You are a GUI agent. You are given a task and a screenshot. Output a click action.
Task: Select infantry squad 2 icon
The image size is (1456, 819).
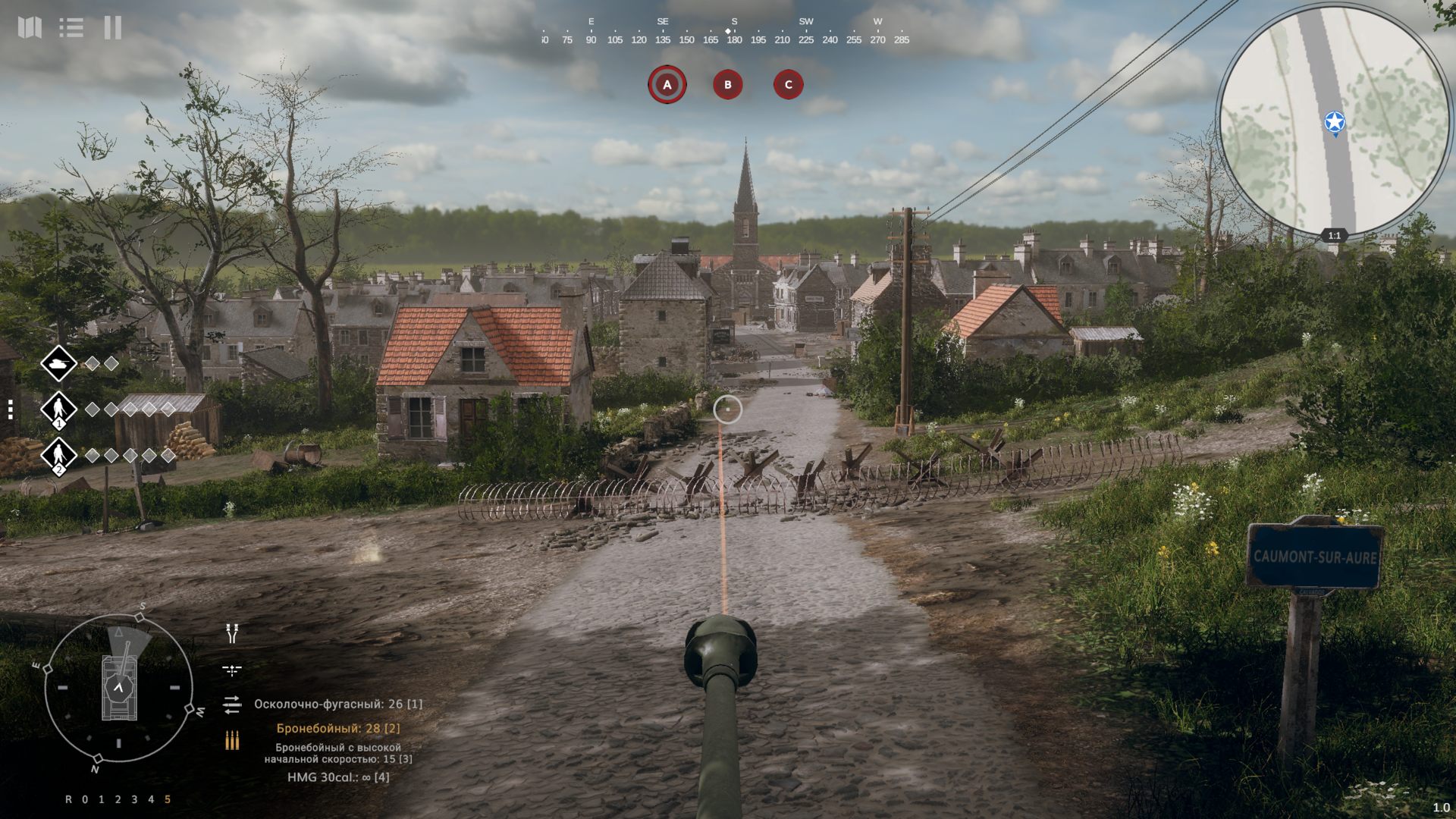click(58, 456)
